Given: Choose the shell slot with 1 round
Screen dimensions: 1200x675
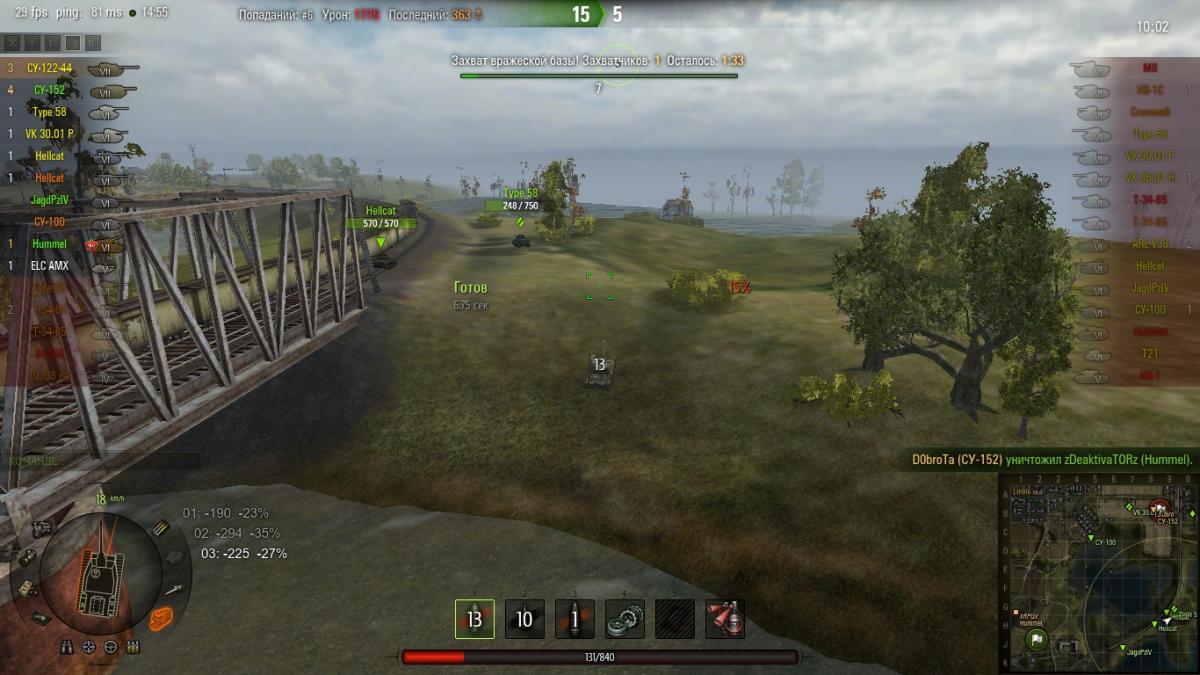Looking at the screenshot, I should coord(574,619).
